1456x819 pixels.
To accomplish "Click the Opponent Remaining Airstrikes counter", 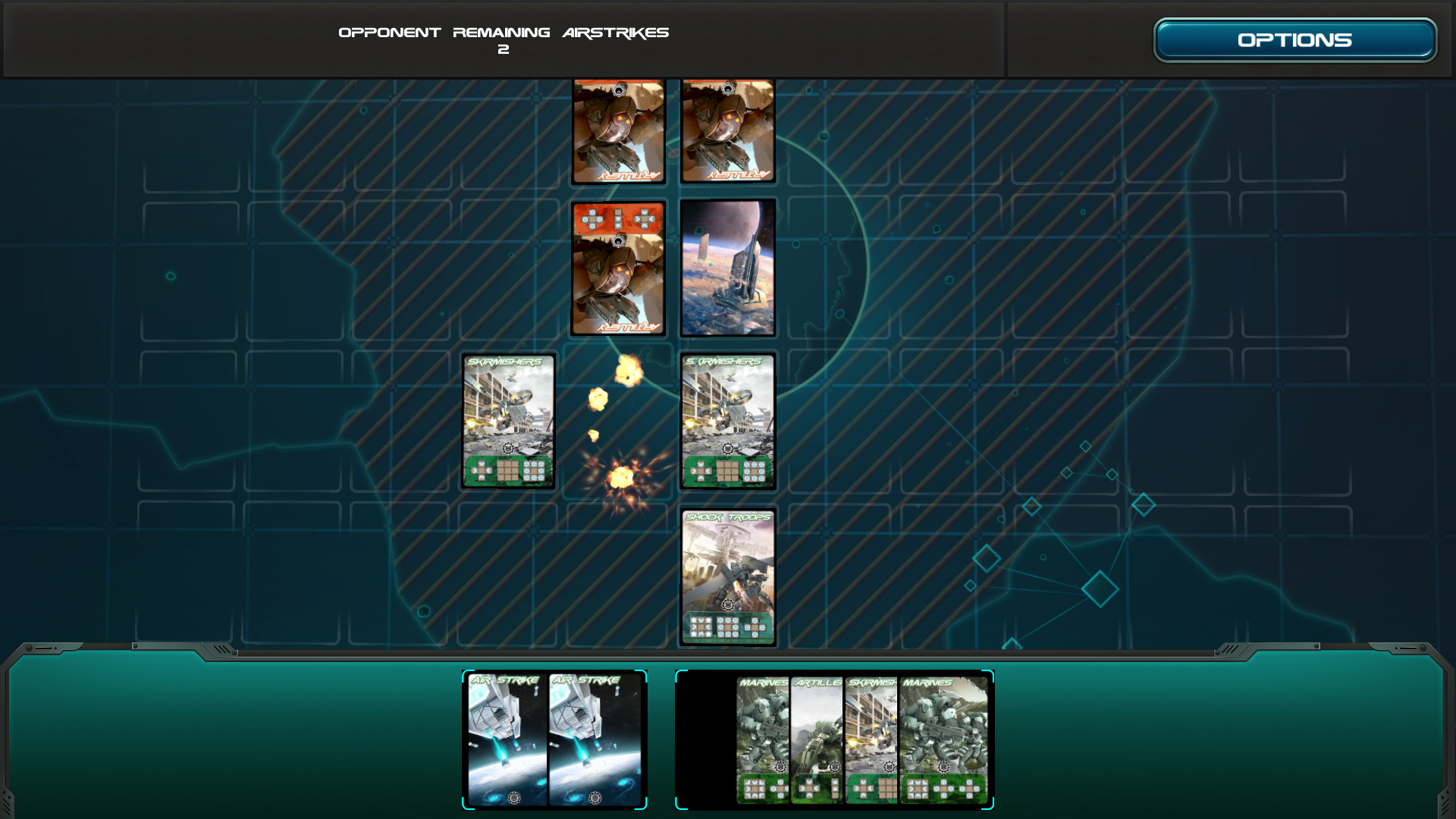I will (x=504, y=39).
